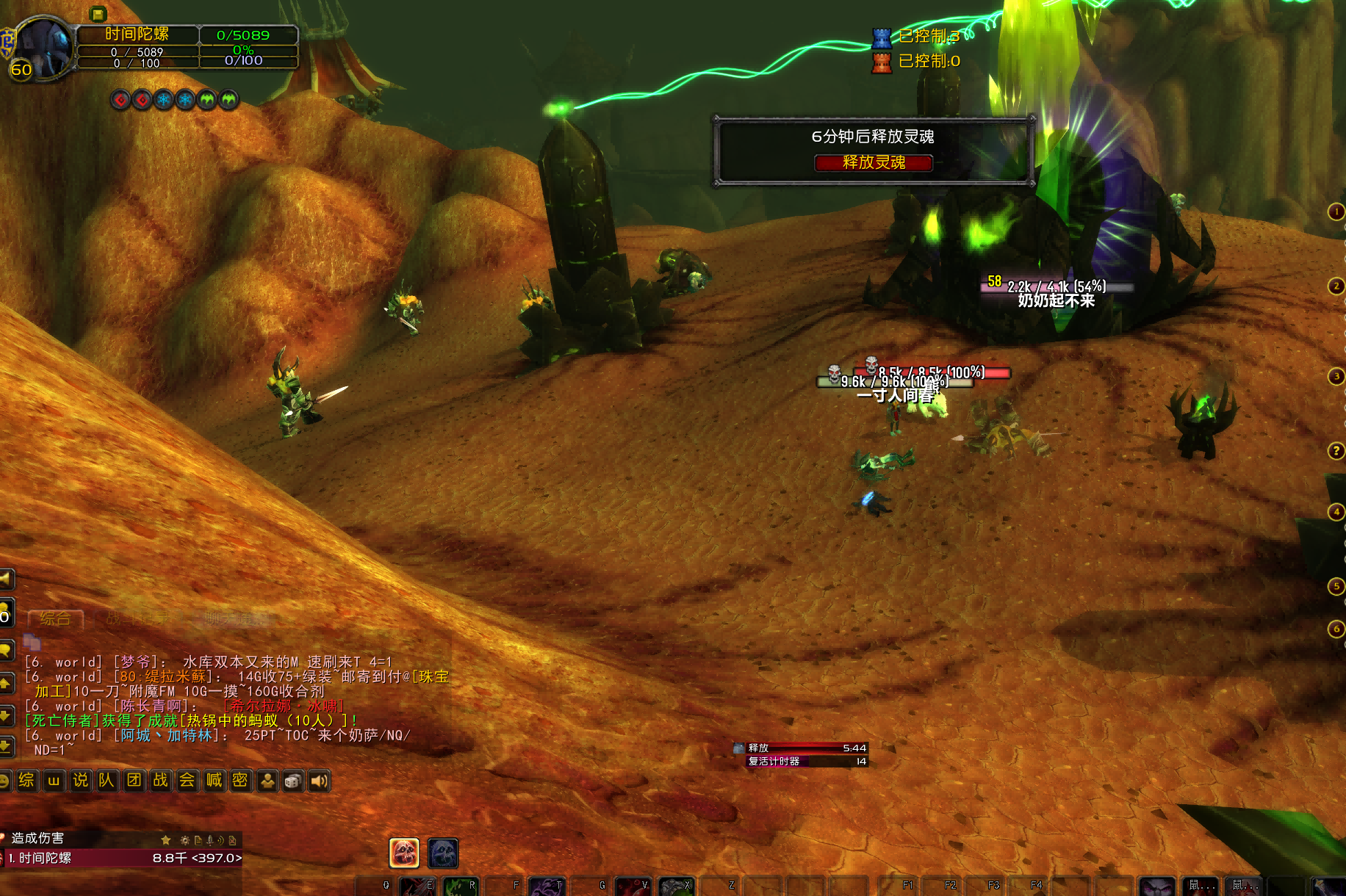Screen dimensions: 1346x896
Task: Choose the 战 battleground channel button
Action: [x=160, y=780]
